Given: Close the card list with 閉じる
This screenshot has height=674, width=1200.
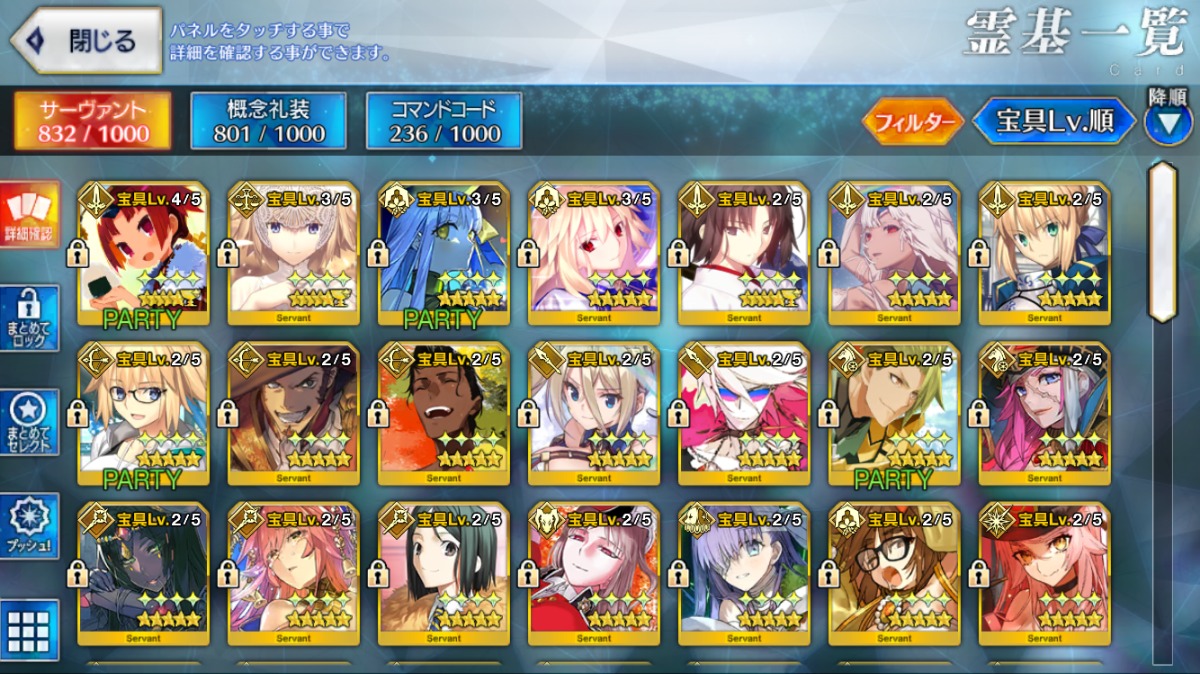Looking at the screenshot, I should click(x=86, y=41).
